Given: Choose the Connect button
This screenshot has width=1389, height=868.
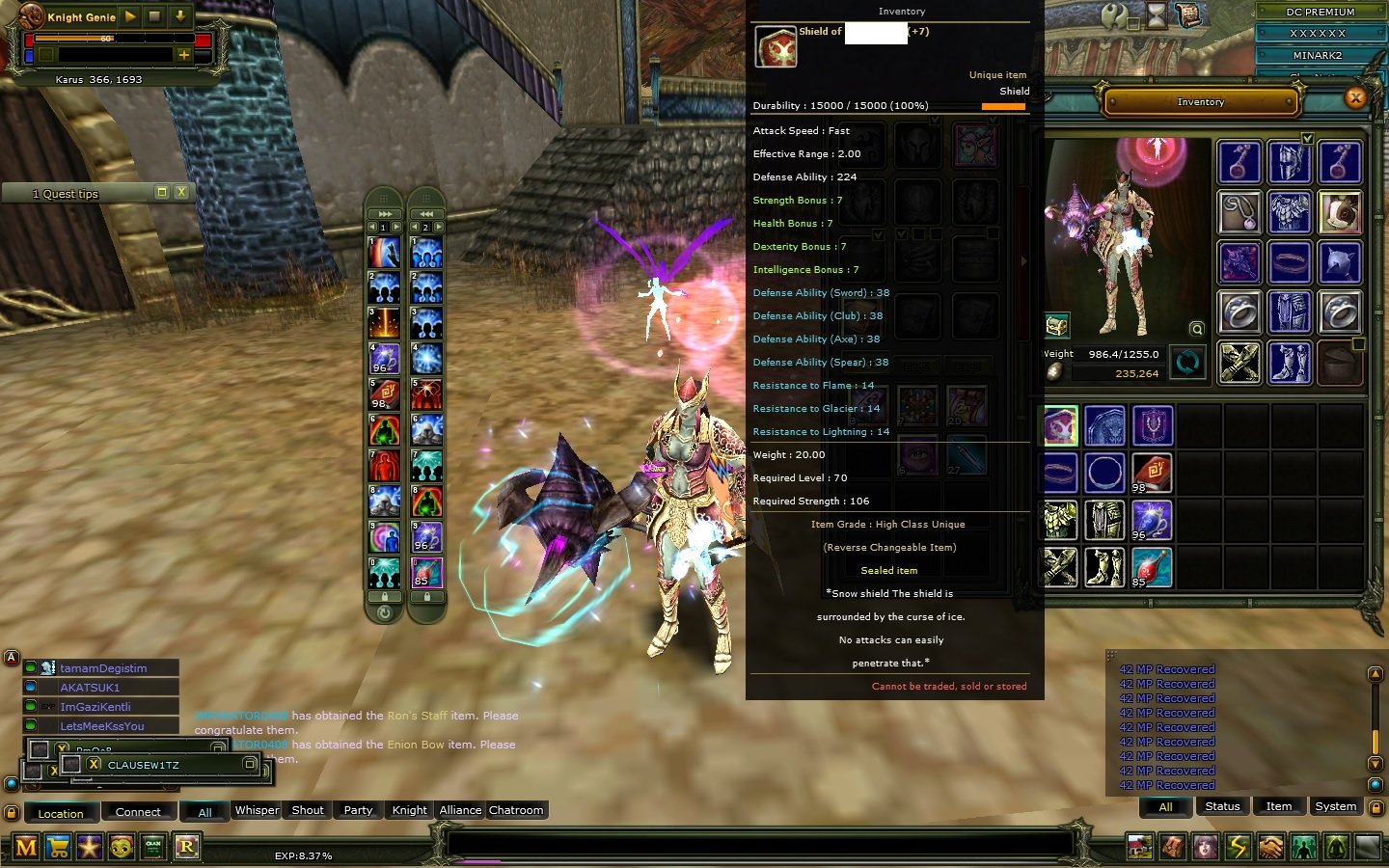Looking at the screenshot, I should [x=138, y=812].
